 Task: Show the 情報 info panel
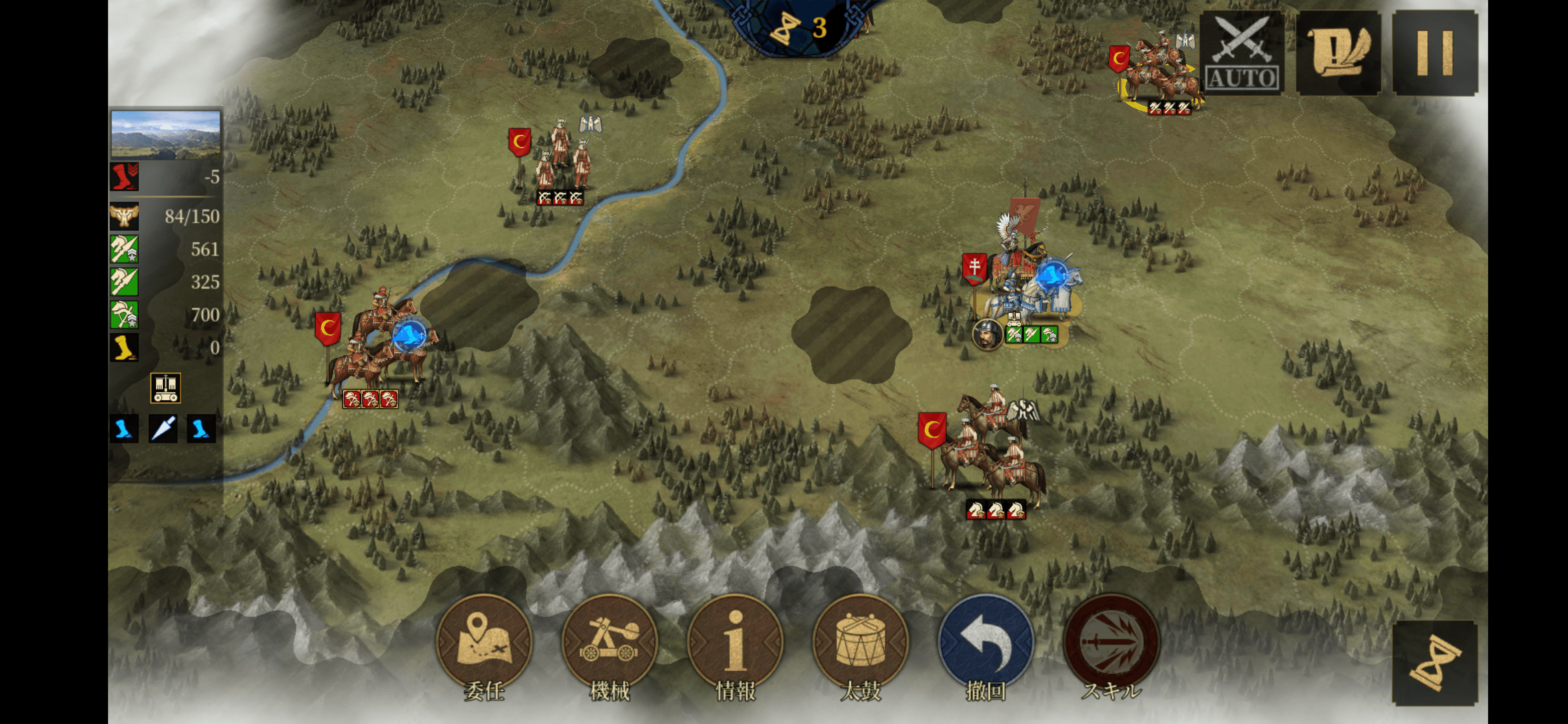click(735, 643)
